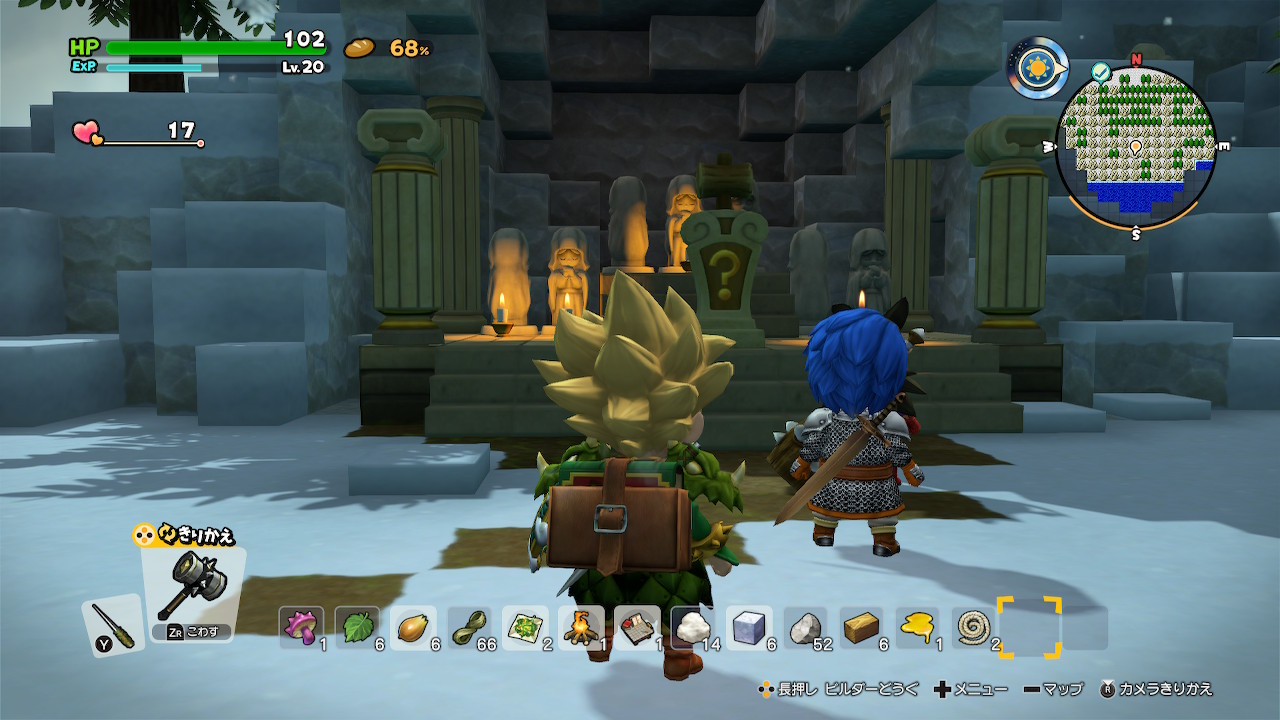Viewport: 1280px width, 720px height.
Task: Select the salad dish hotbar slot
Action: [x=525, y=628]
